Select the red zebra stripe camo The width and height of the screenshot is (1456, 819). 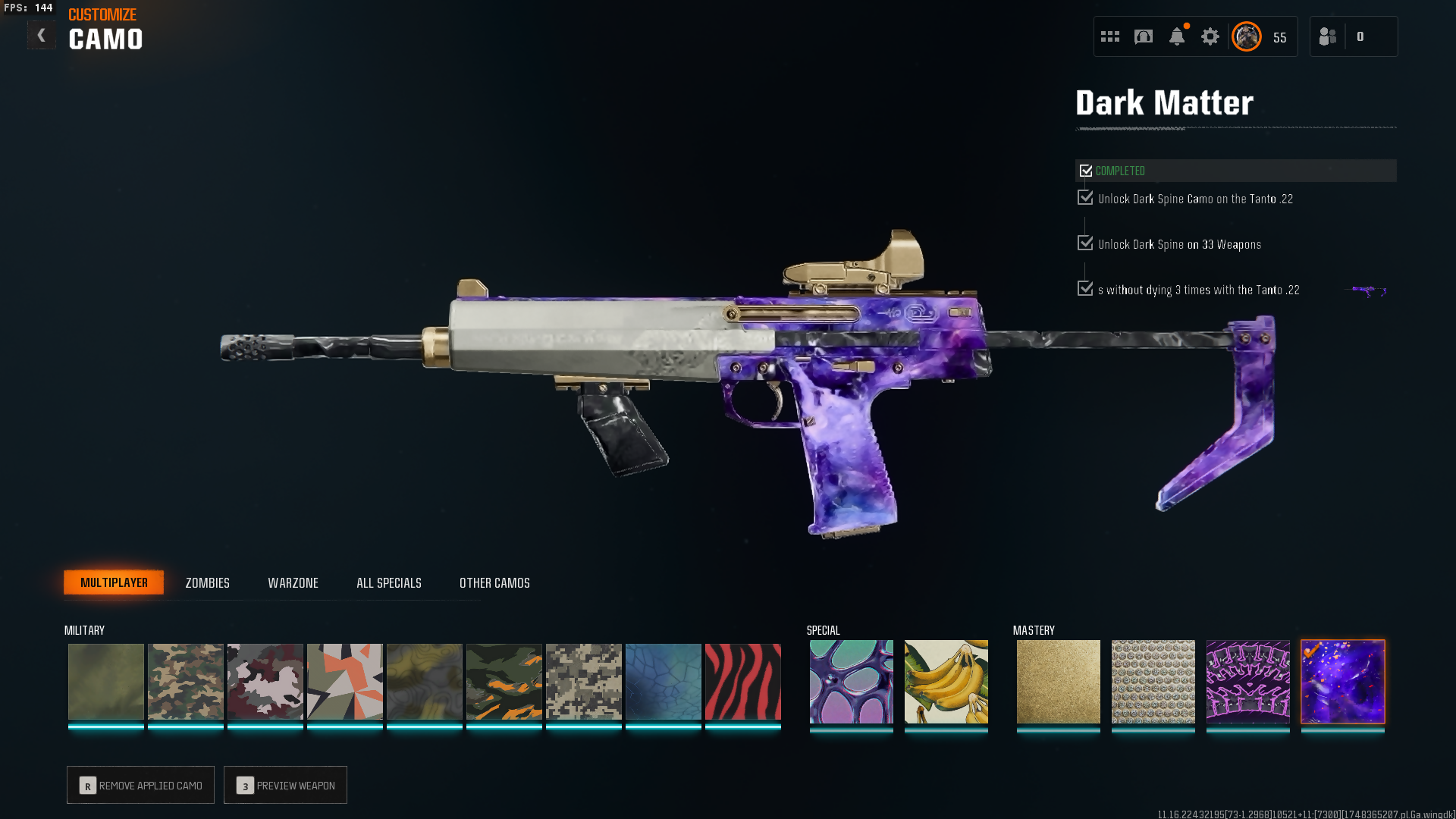click(742, 682)
